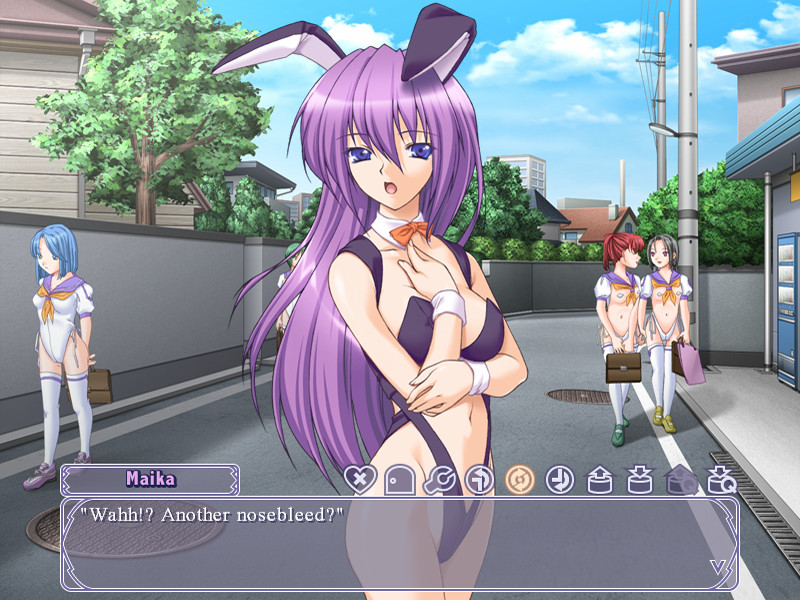Screen dimensions: 800x600
Task: Click the plain disk icon with down arrow
Action: pyautogui.click(x=641, y=480)
